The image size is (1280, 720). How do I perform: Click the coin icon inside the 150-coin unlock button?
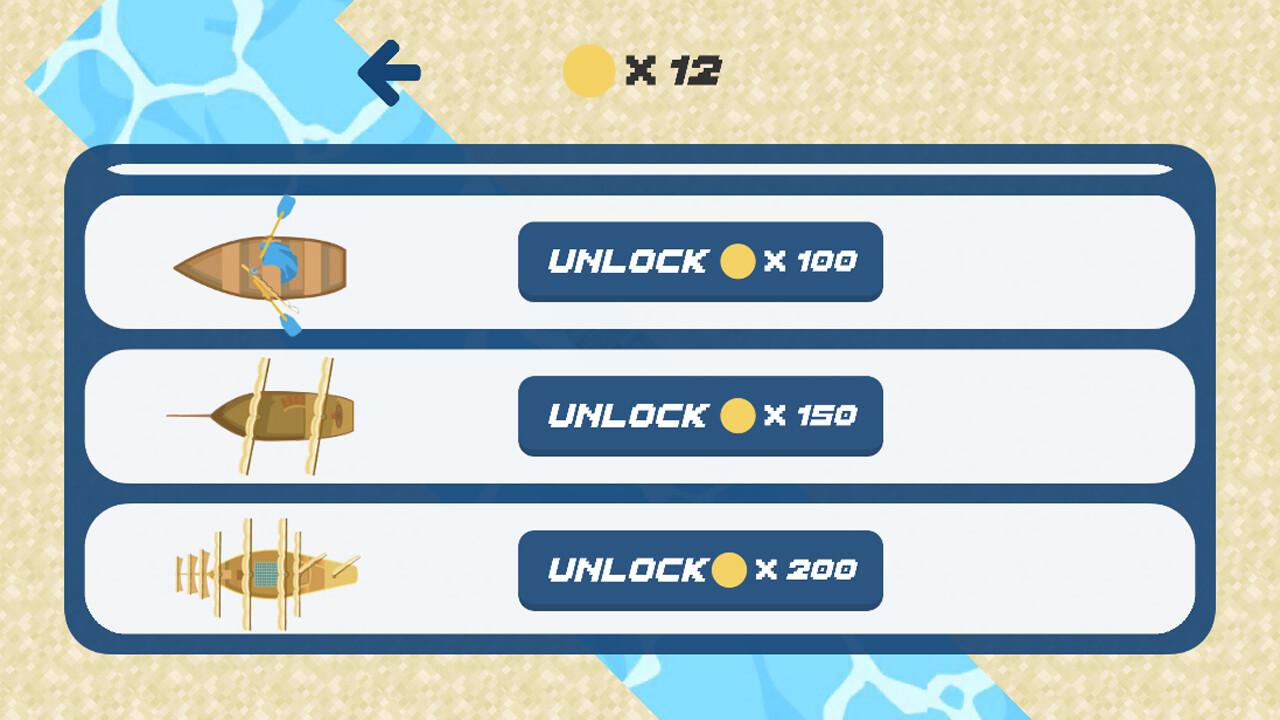pyautogui.click(x=737, y=416)
